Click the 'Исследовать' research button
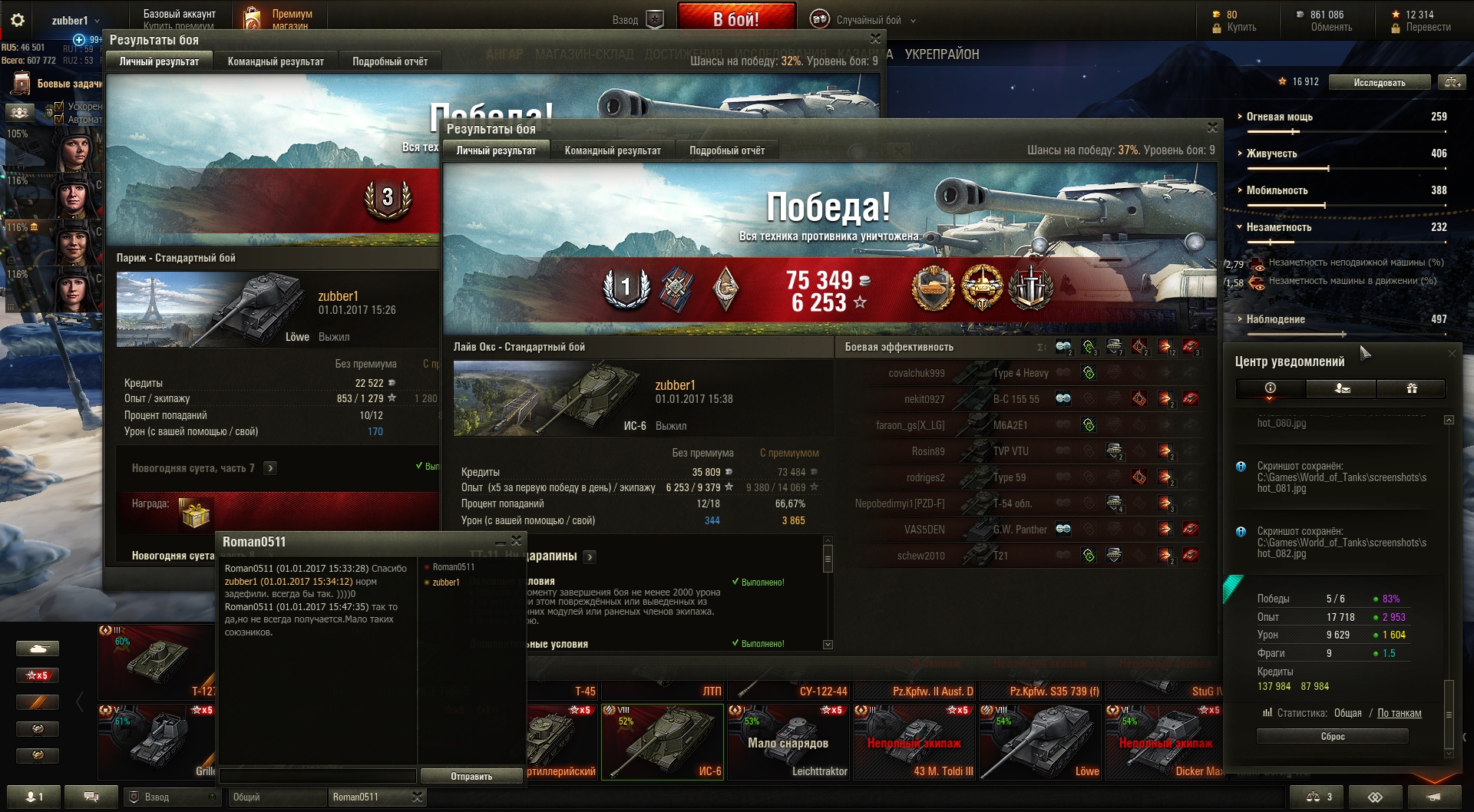This screenshot has width=1474, height=812. pyautogui.click(x=1379, y=82)
